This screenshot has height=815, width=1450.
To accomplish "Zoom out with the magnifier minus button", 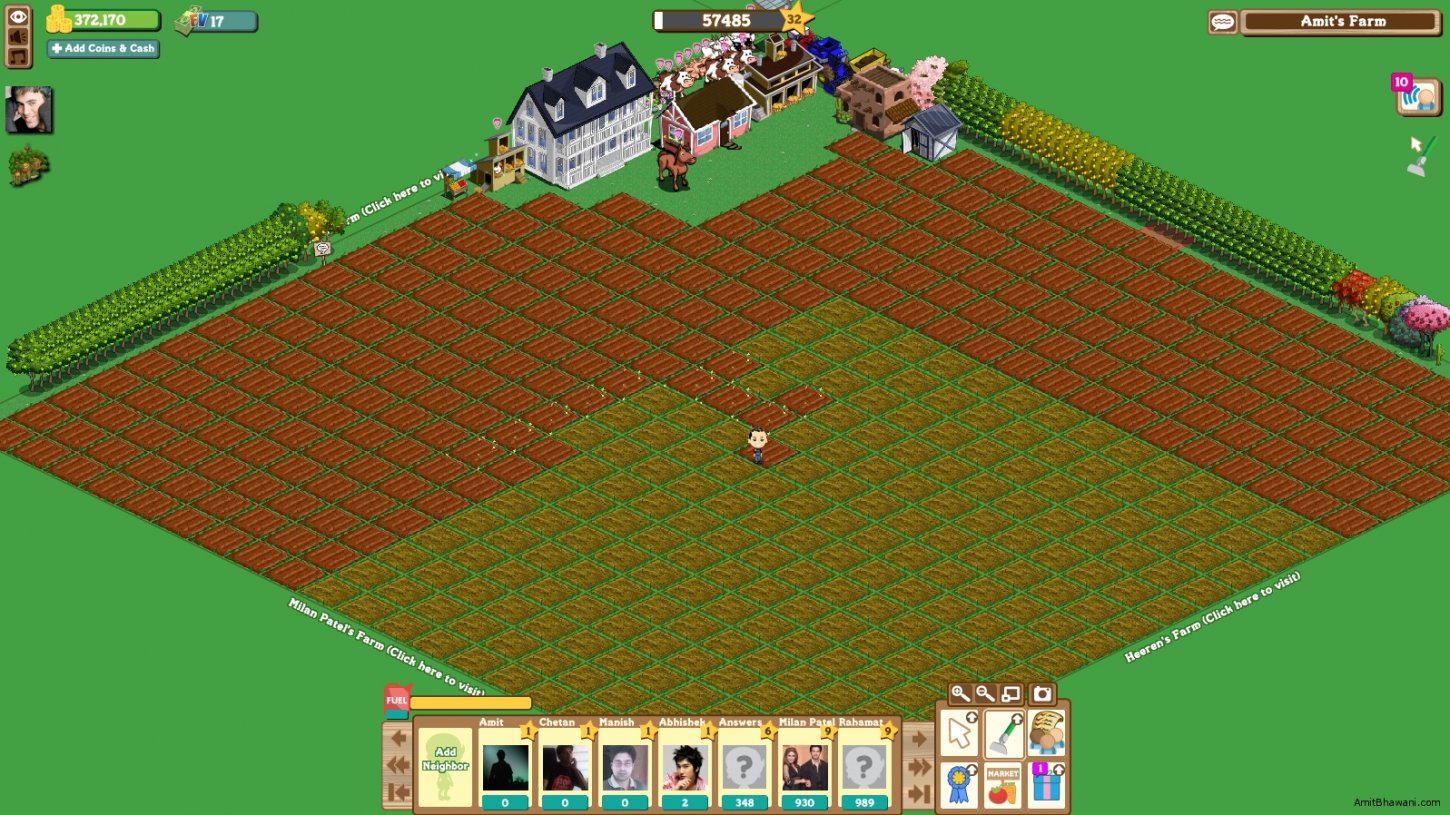I will 985,693.
